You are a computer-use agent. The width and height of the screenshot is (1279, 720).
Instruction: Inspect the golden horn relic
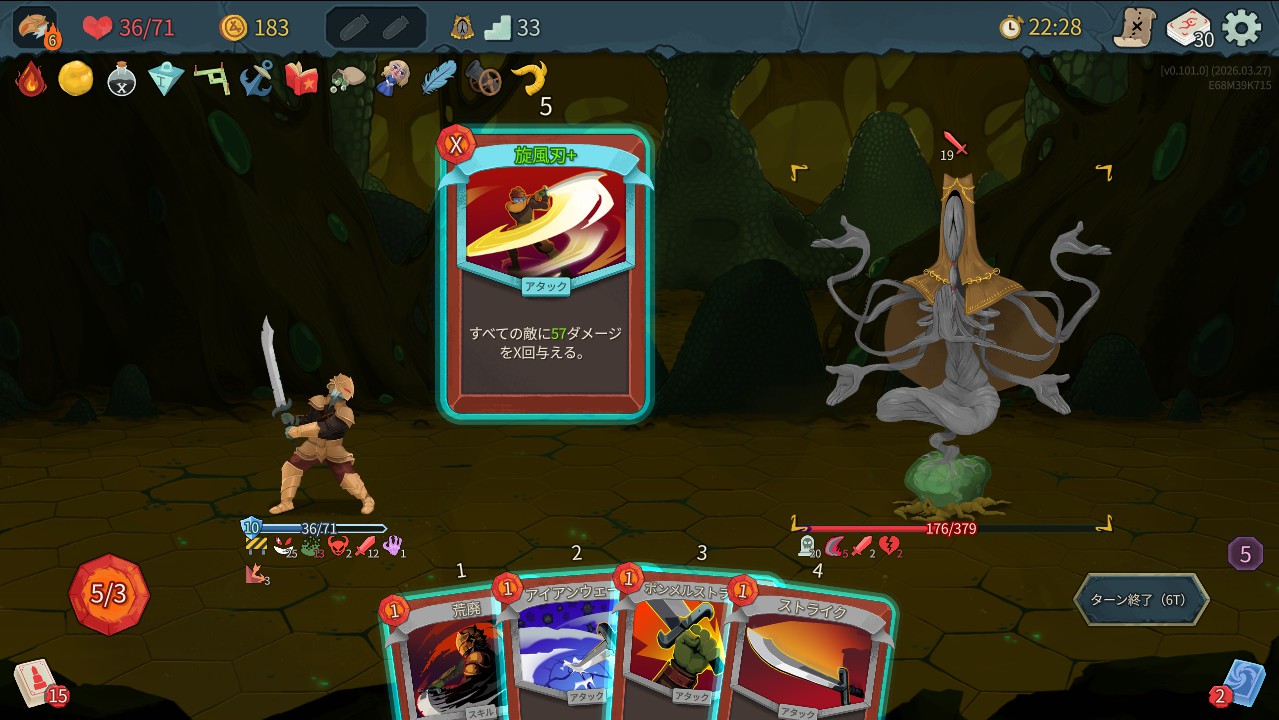(529, 77)
